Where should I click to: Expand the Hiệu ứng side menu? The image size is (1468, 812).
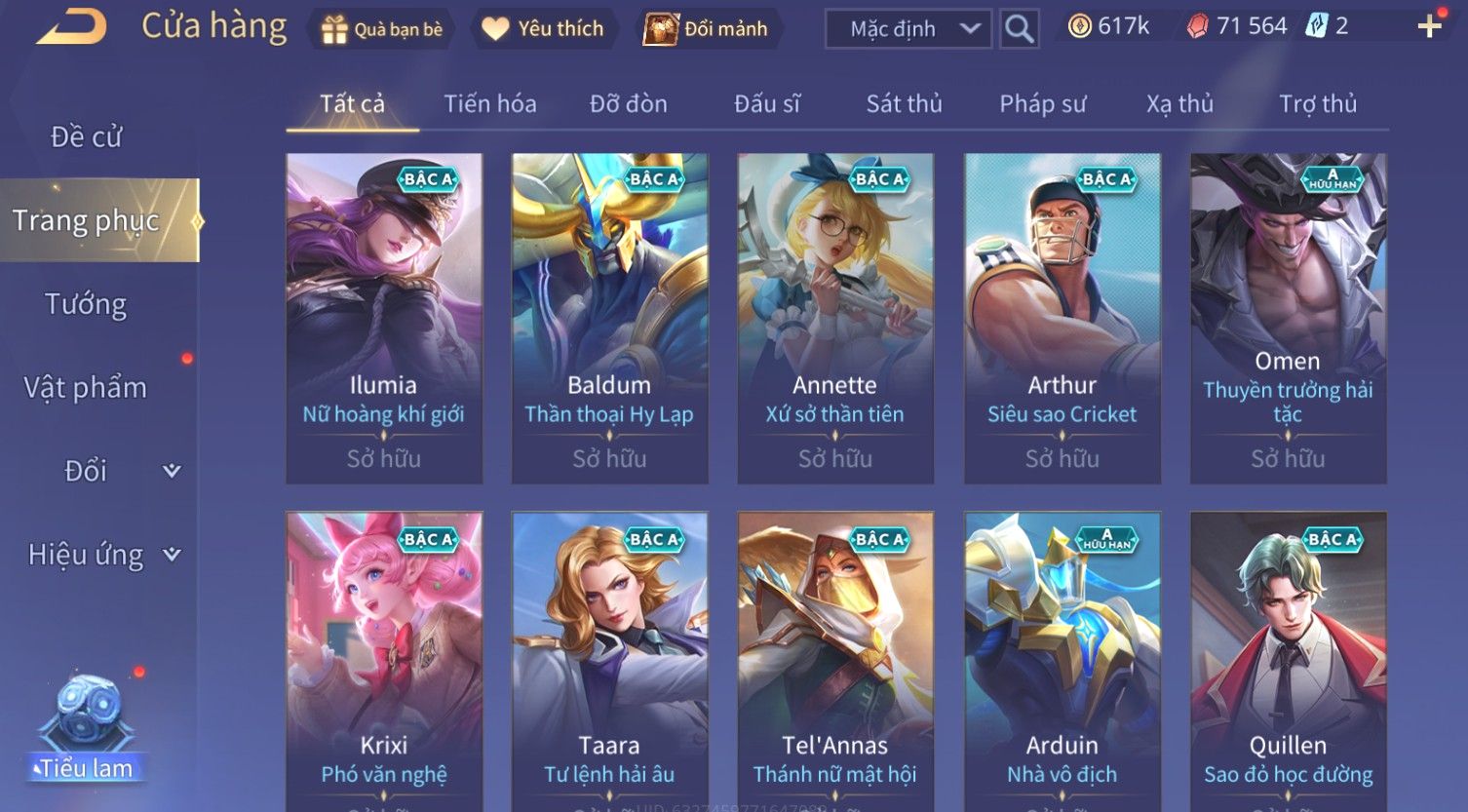tap(102, 555)
